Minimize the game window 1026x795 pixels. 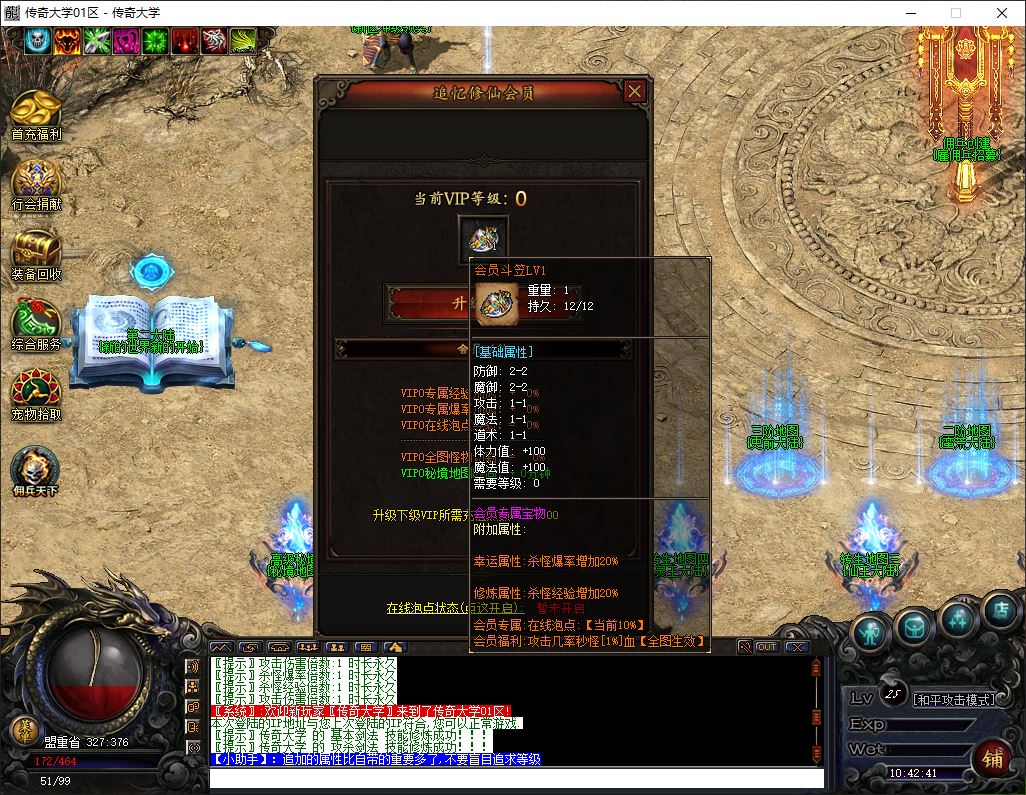pos(910,13)
